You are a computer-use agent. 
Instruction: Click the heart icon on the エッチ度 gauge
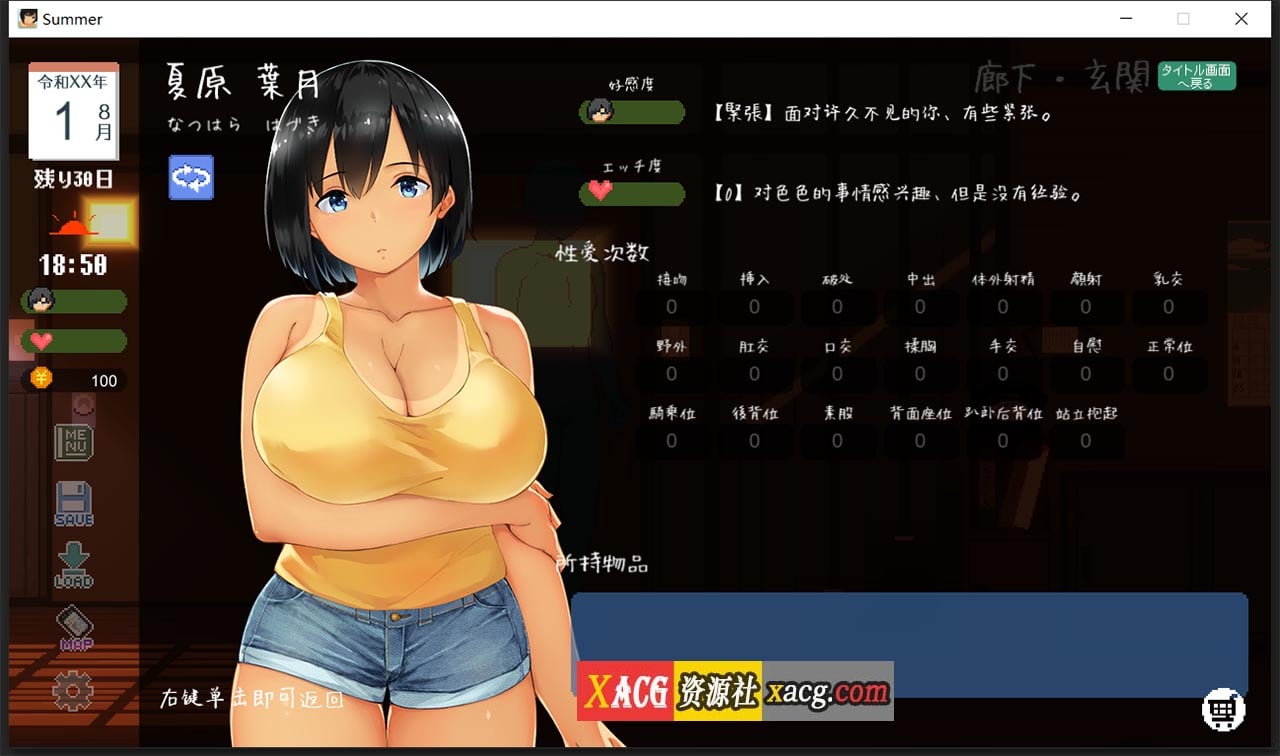600,193
